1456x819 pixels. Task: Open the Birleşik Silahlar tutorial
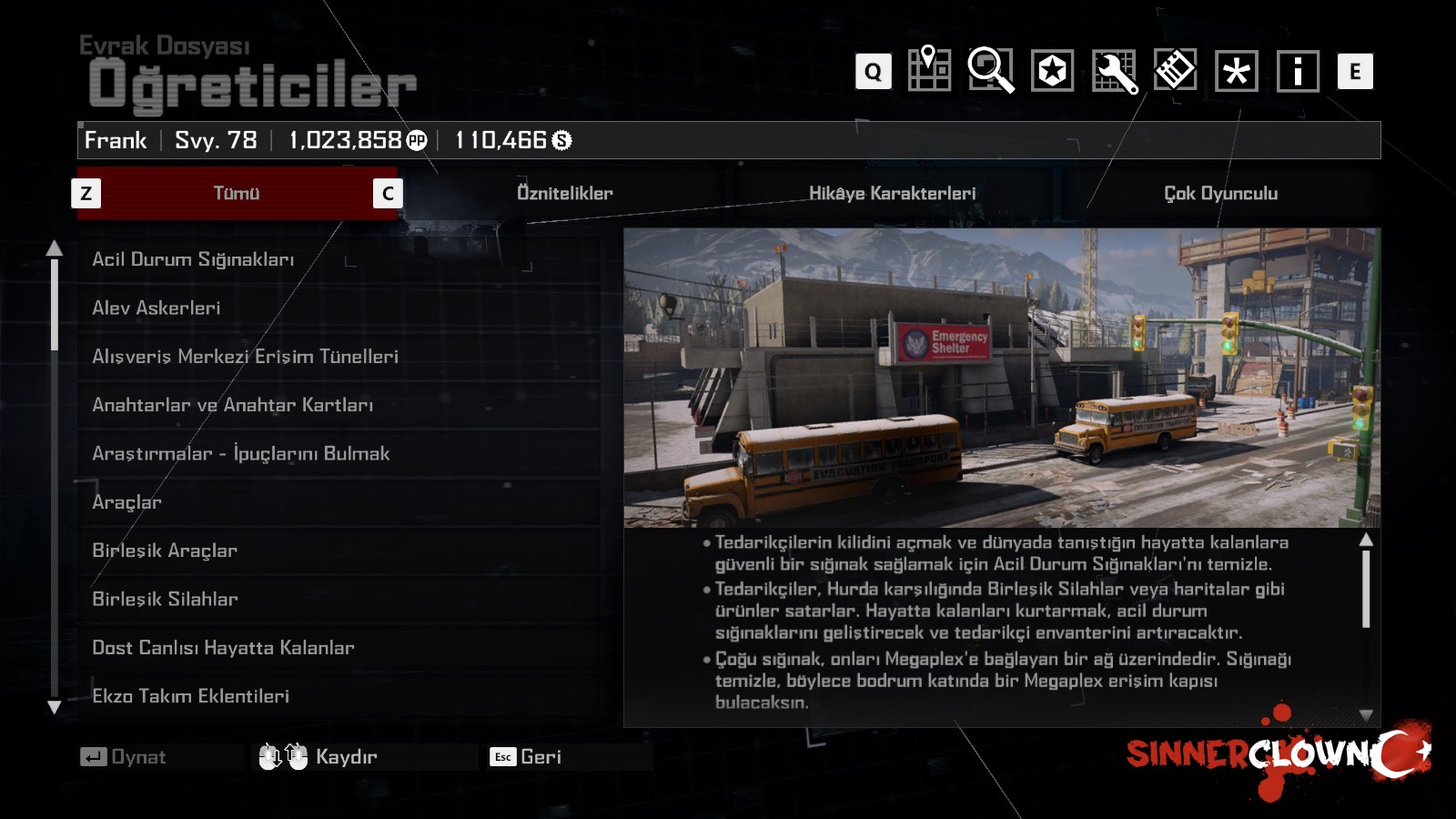click(165, 599)
